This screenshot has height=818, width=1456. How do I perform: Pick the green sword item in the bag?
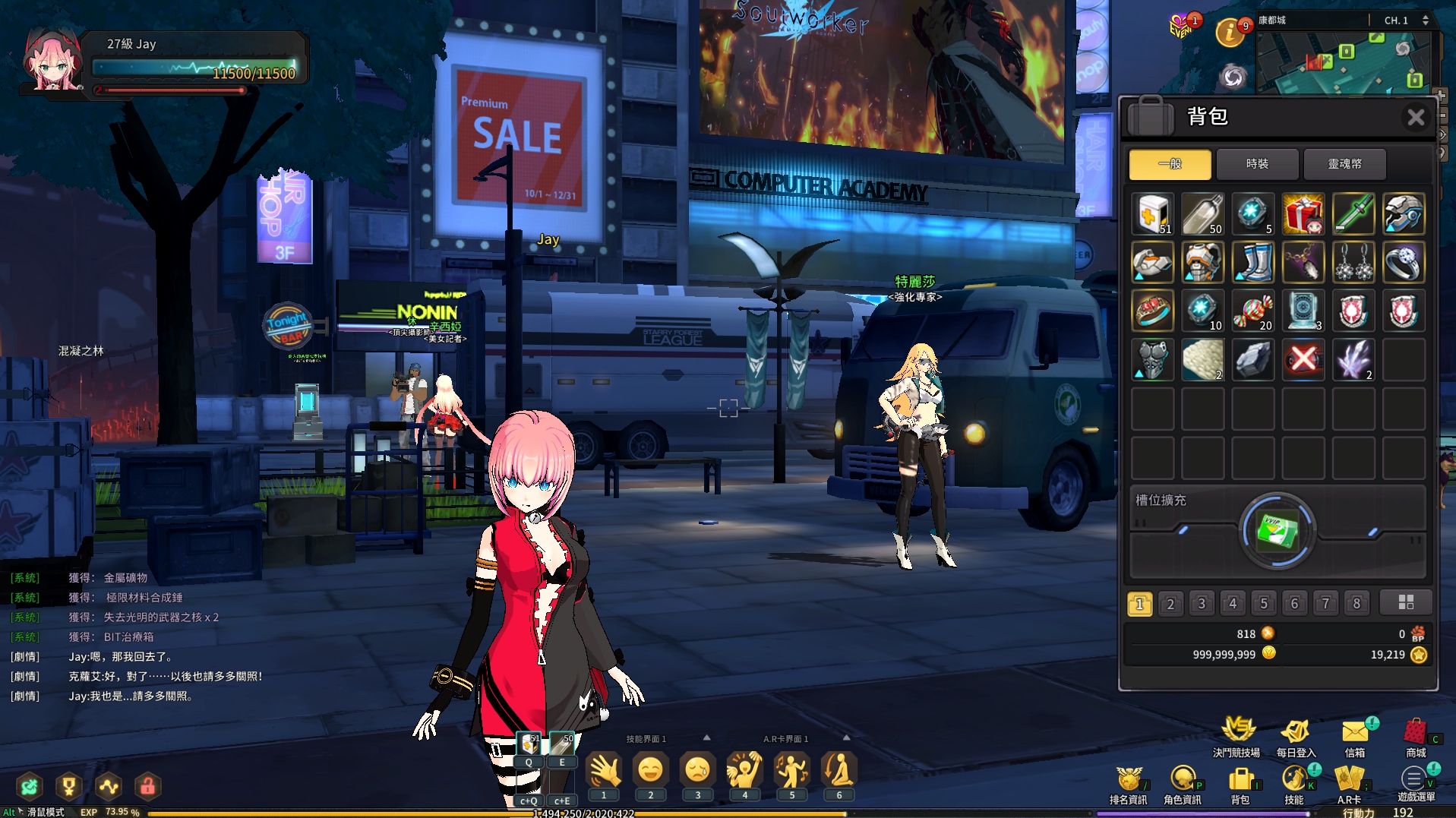coord(1353,214)
